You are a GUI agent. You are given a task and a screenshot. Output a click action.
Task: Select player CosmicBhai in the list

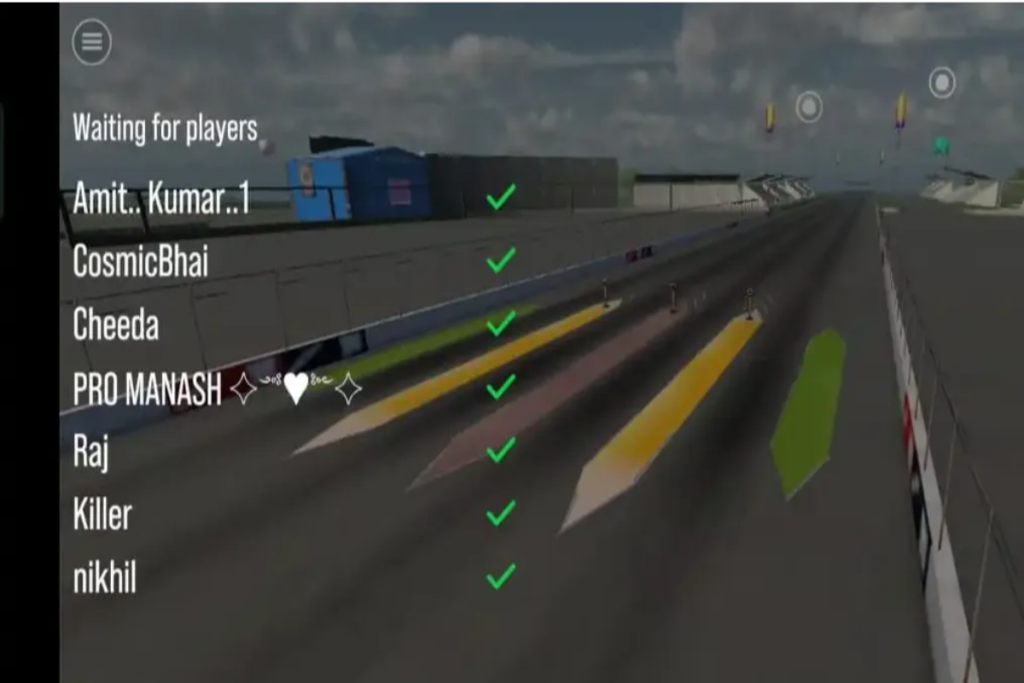[140, 261]
